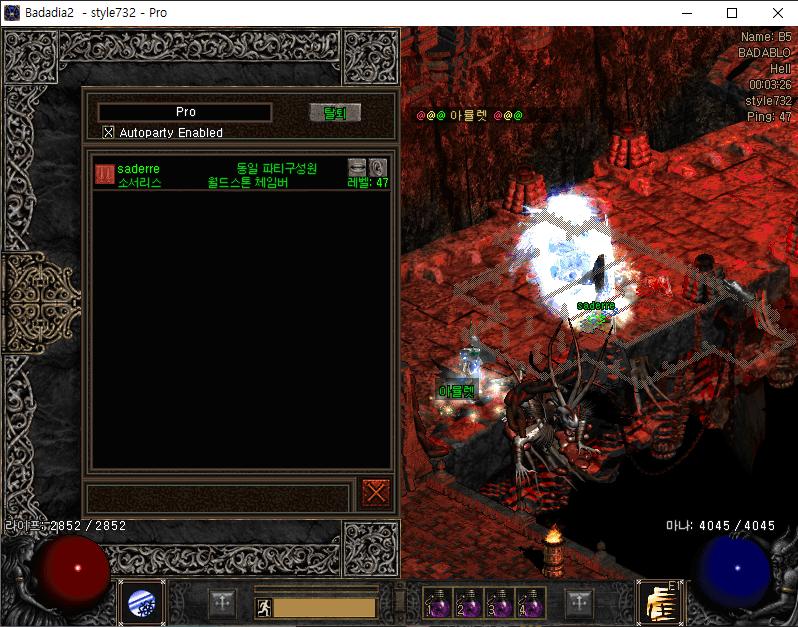Toggle the Autoparty Enabled checkbox
Image resolution: width=798 pixels, height=627 pixels.
109,132
